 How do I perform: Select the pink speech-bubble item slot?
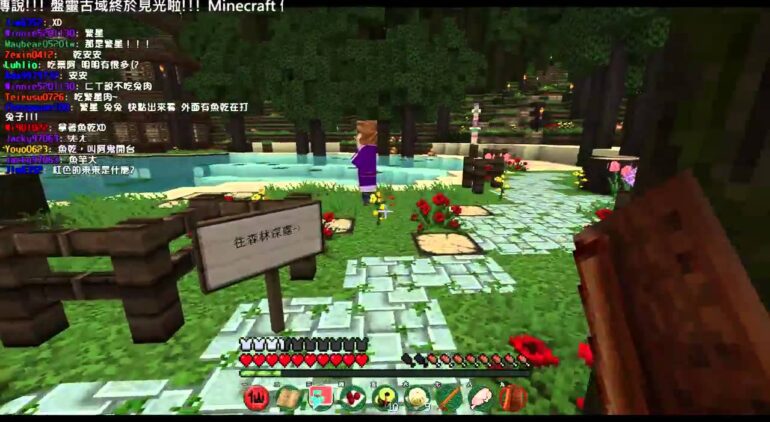[321, 397]
